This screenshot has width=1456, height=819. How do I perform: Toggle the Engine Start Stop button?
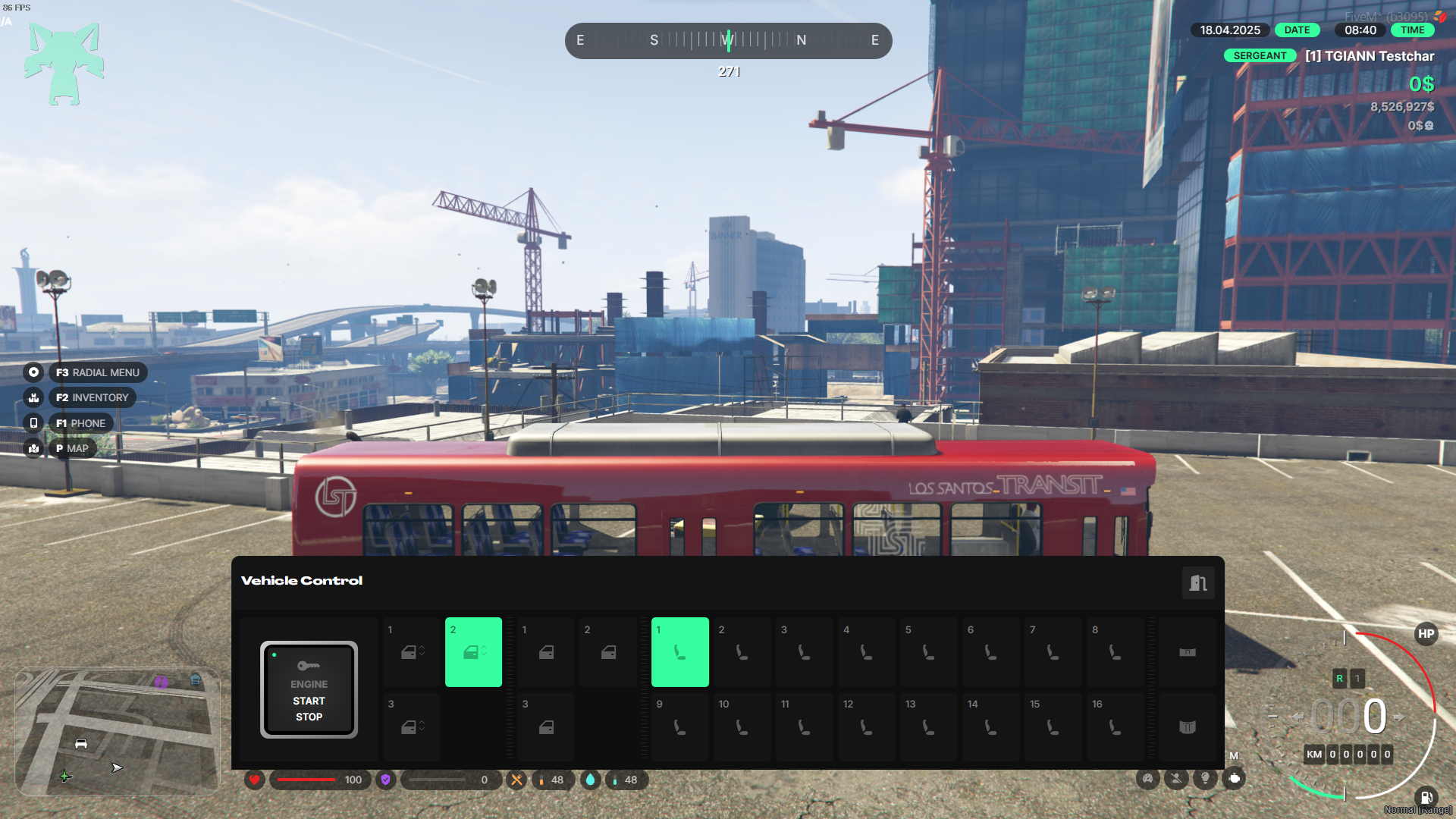pos(309,689)
